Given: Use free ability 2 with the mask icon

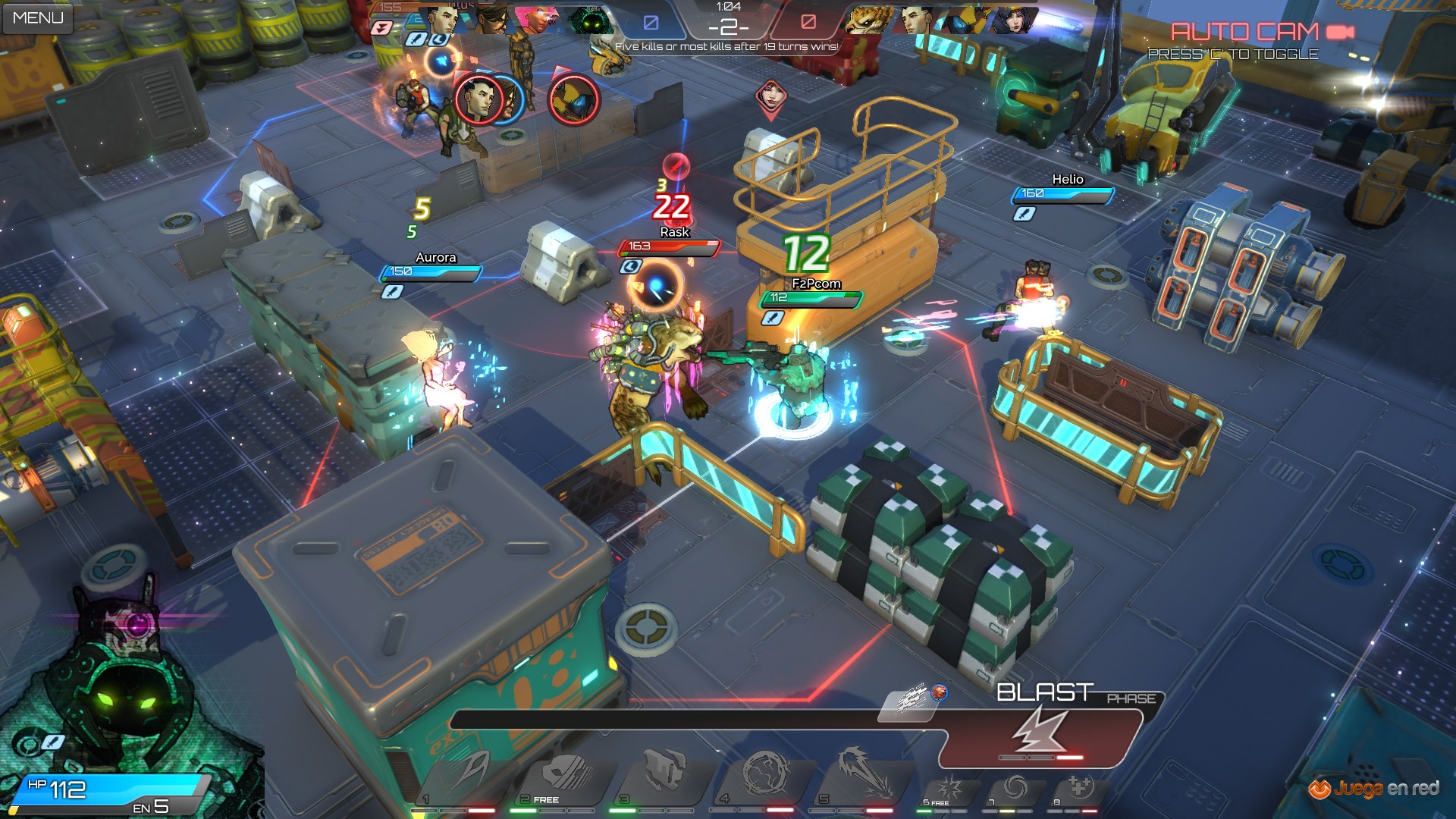Looking at the screenshot, I should click(564, 775).
